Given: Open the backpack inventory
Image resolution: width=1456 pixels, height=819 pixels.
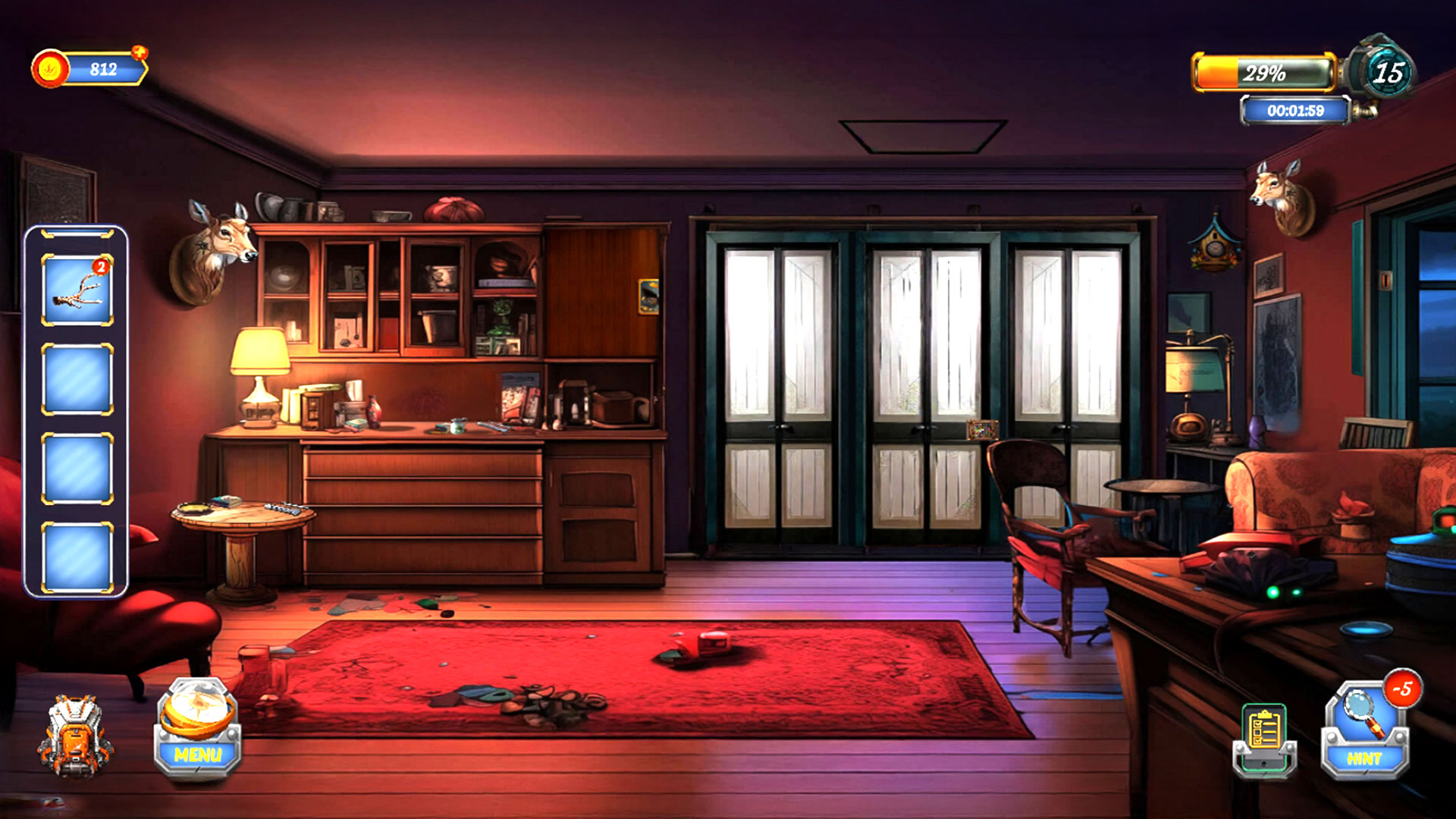Looking at the screenshot, I should [74, 736].
